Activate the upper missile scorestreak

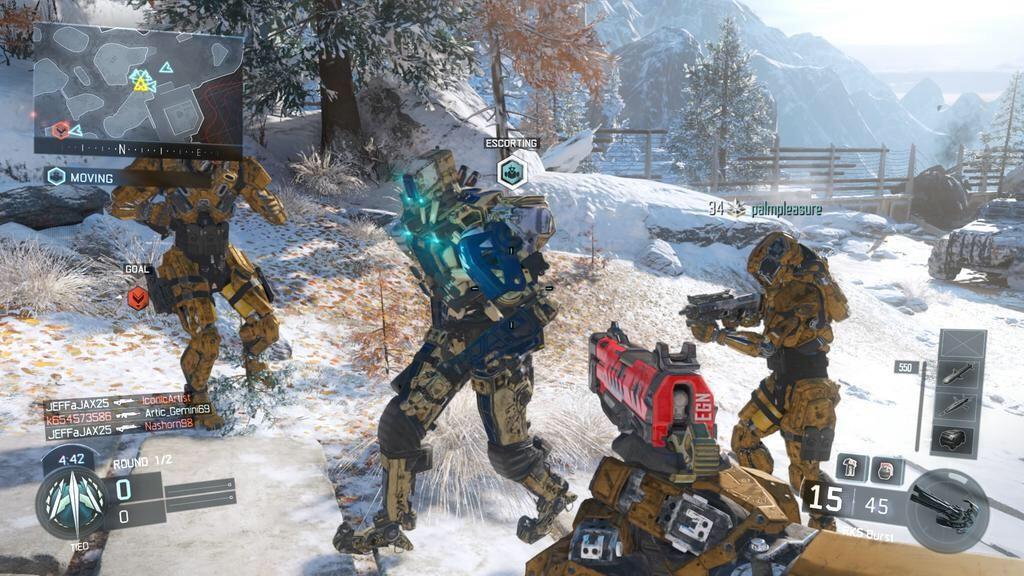[960, 374]
